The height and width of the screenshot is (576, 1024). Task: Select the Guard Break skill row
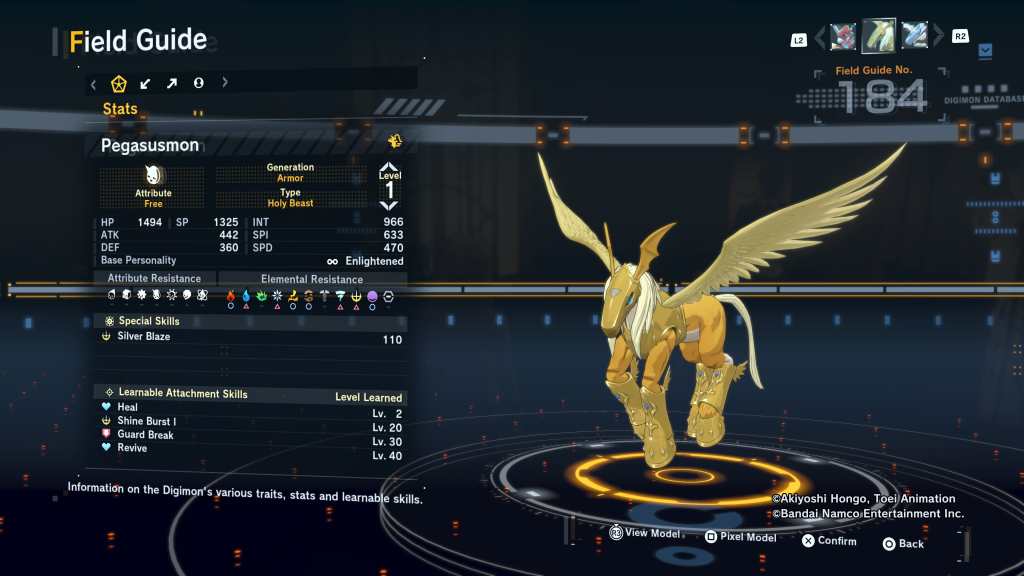(x=251, y=435)
